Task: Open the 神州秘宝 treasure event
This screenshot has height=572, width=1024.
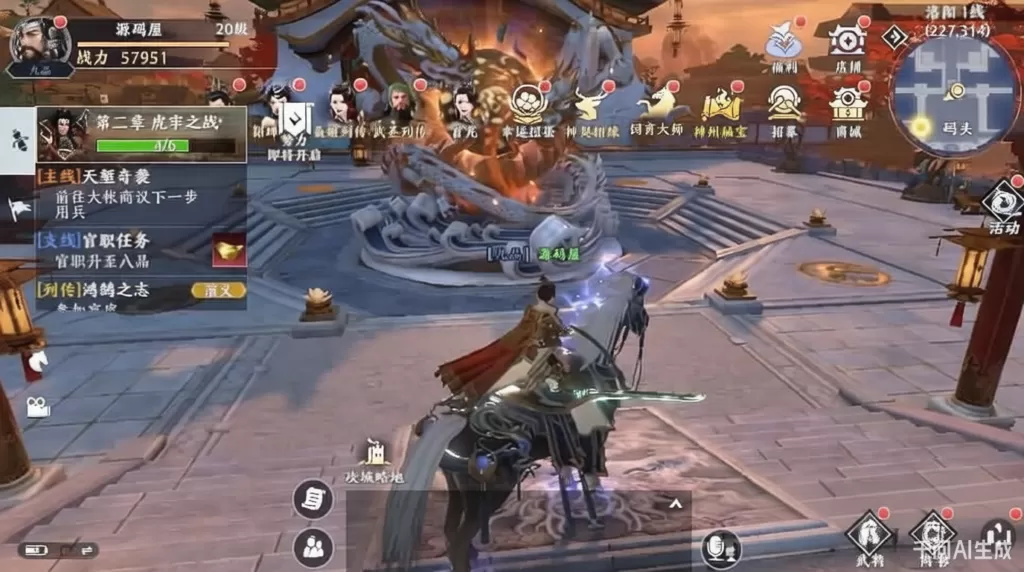Action: tap(721, 108)
